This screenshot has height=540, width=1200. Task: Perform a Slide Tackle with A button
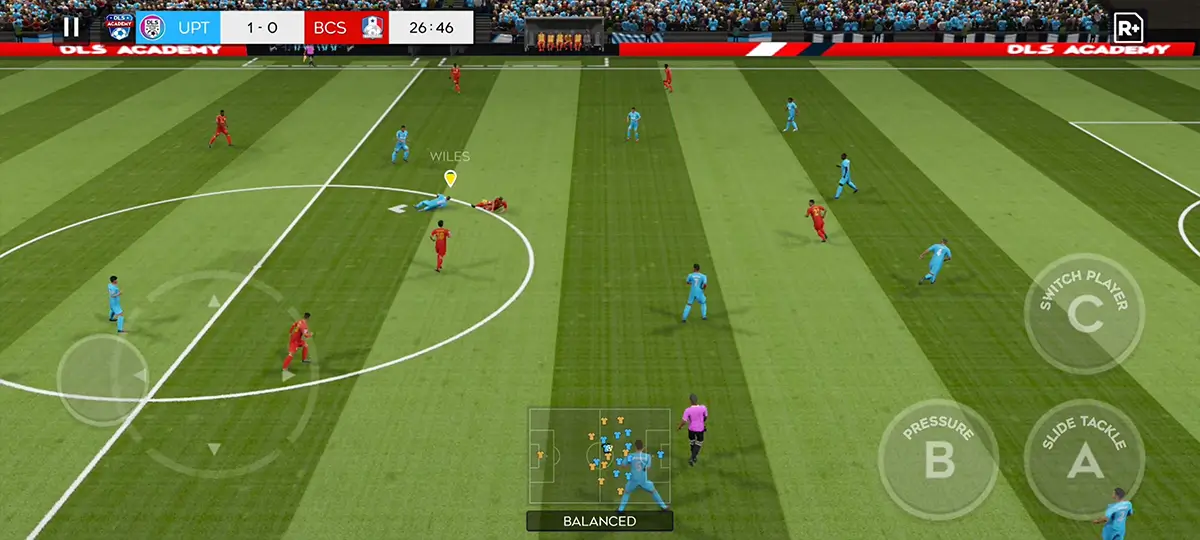pos(1084,459)
